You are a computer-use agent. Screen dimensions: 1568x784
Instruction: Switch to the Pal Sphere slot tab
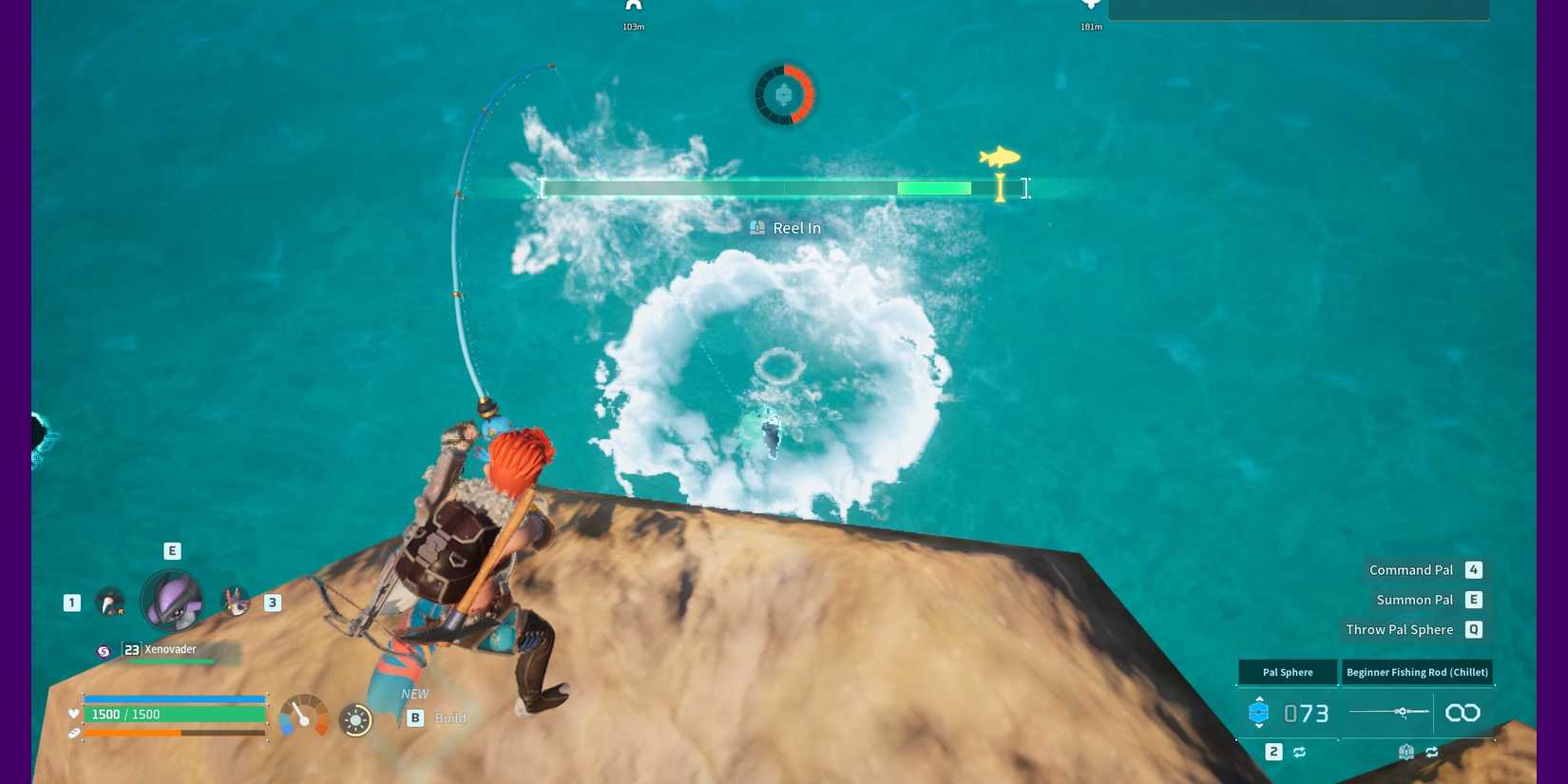[x=1287, y=672]
